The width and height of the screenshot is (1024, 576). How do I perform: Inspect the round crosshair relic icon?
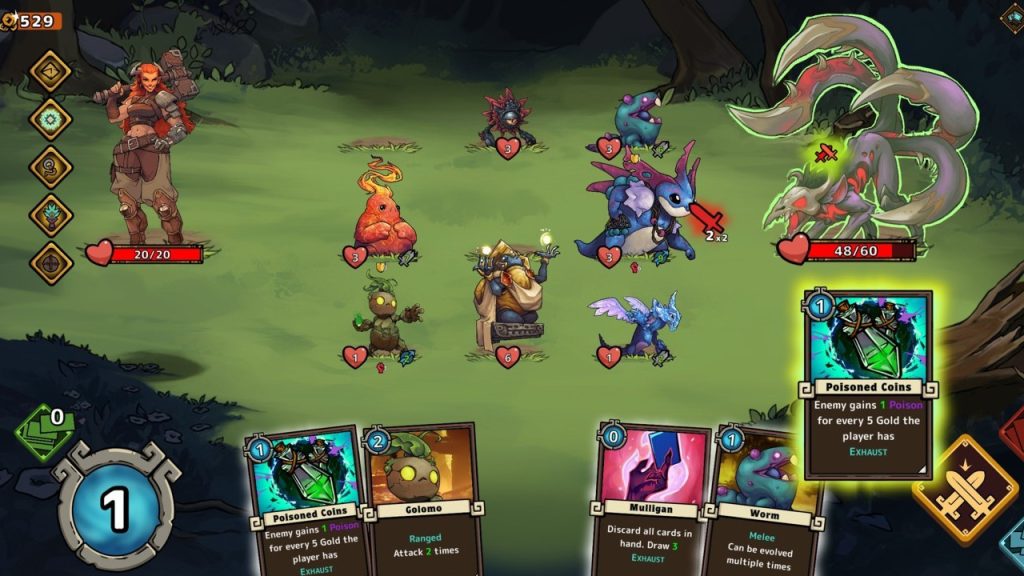50,263
